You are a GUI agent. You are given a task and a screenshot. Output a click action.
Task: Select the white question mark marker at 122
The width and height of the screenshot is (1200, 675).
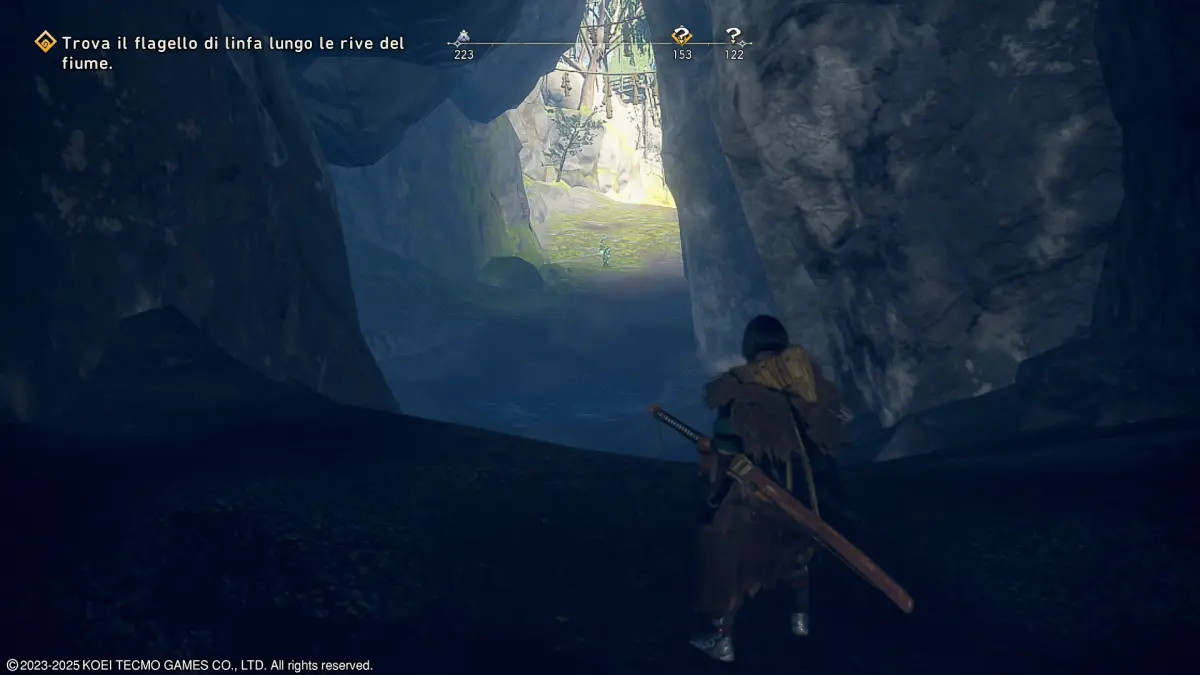[x=734, y=37]
